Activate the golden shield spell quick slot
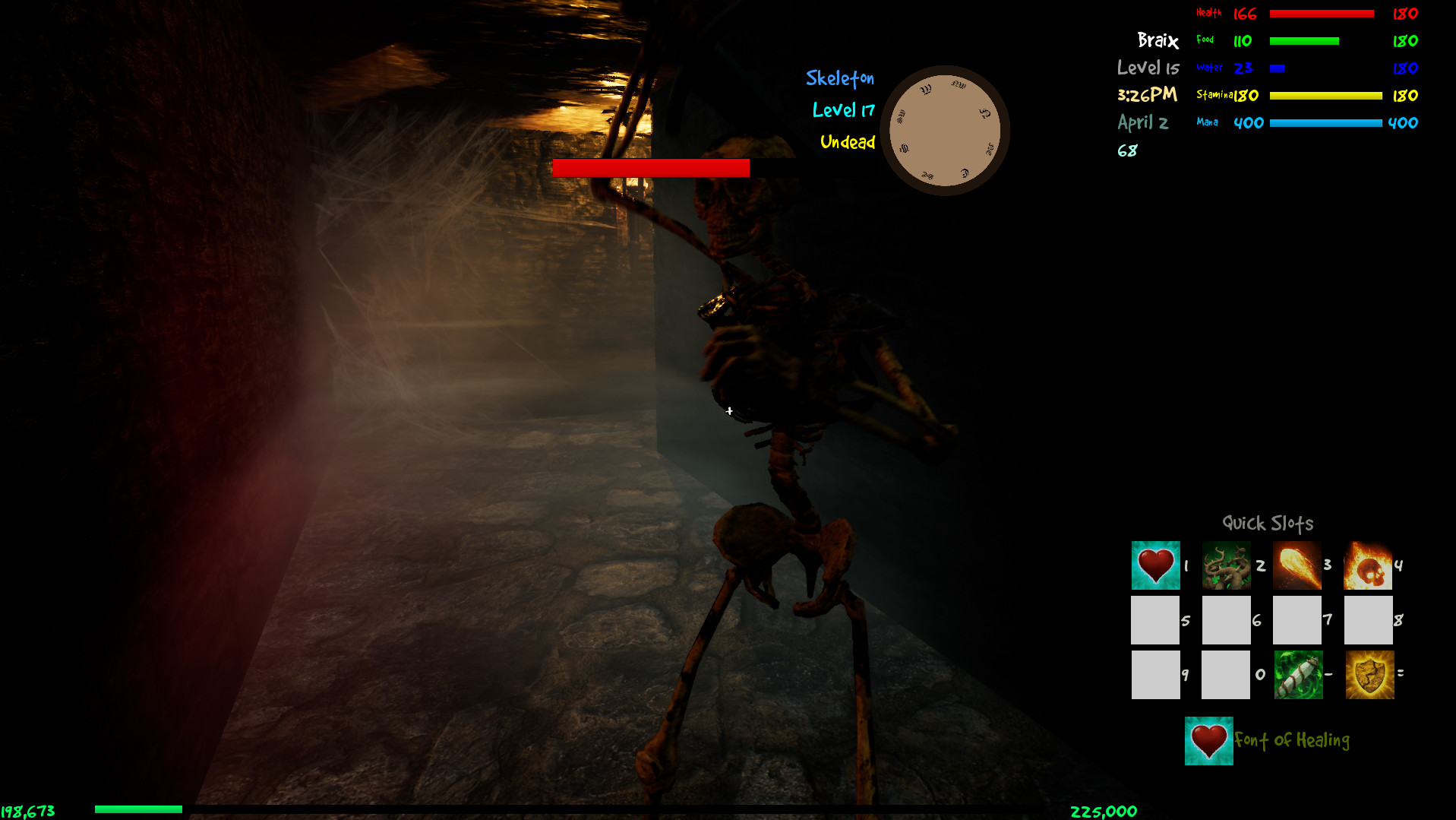 point(1369,675)
